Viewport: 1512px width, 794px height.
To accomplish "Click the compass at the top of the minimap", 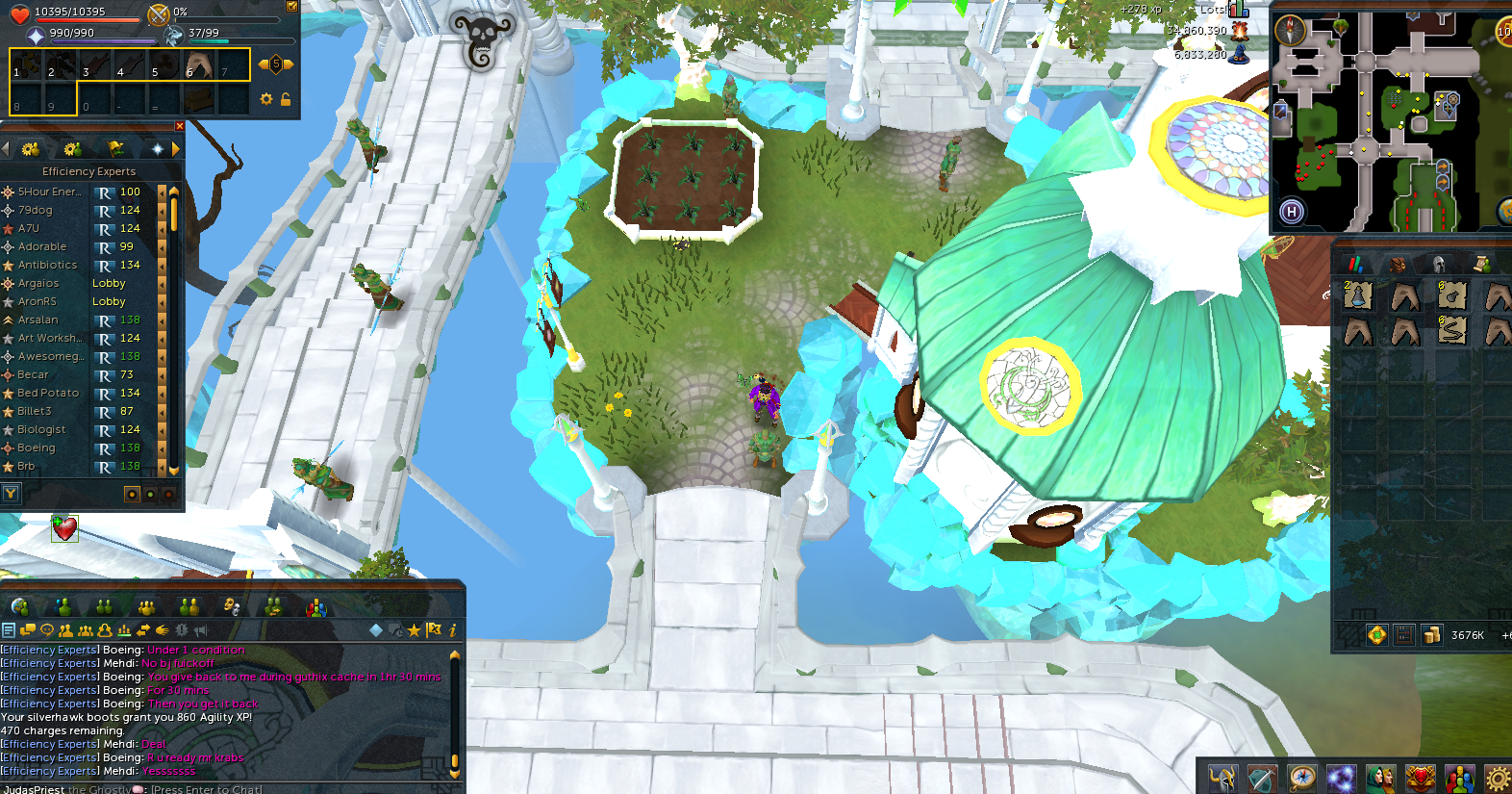I will [1293, 30].
